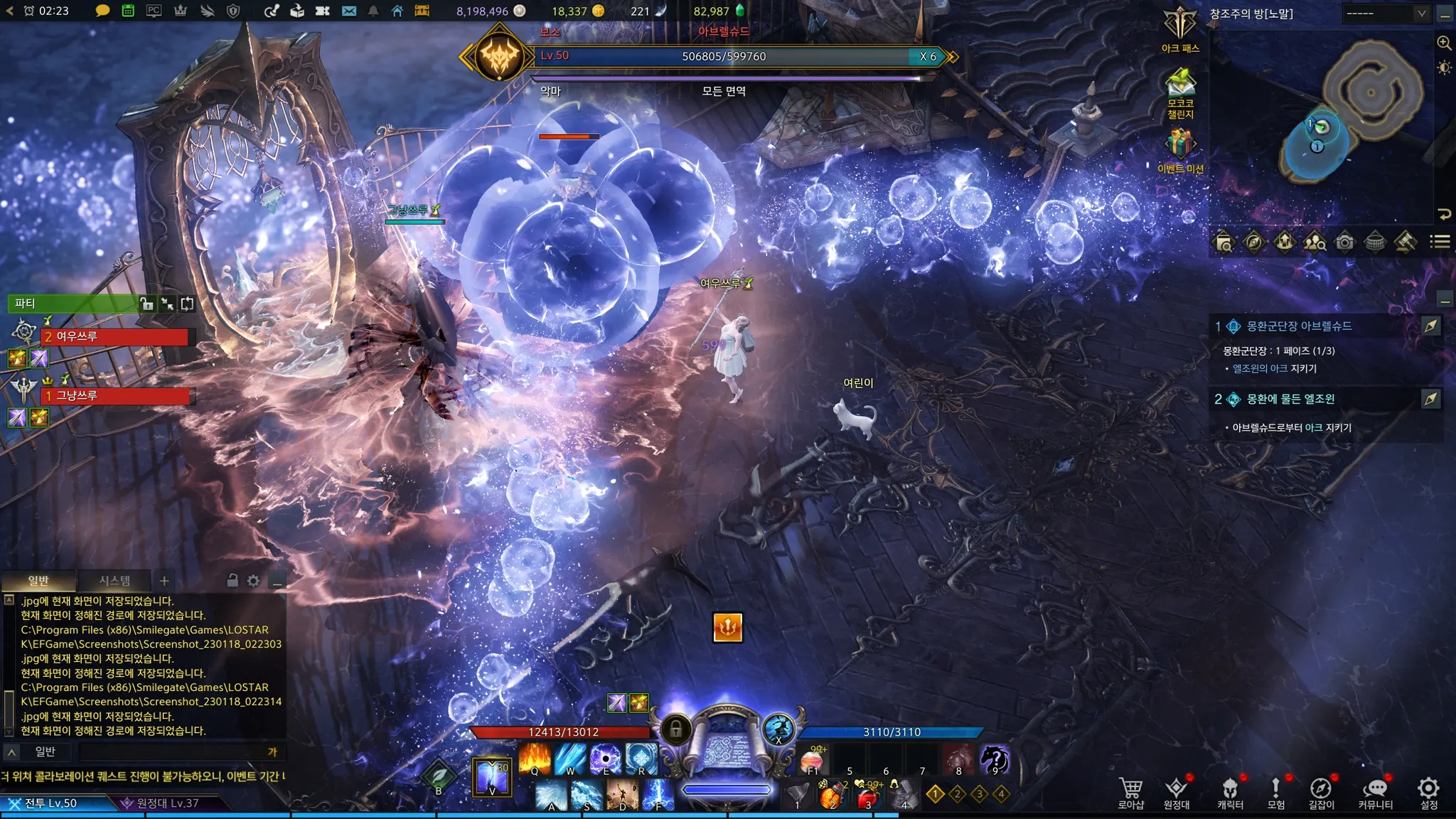The width and height of the screenshot is (1456, 819).
Task: Open the channel dropdown at top right
Action: [1386, 14]
